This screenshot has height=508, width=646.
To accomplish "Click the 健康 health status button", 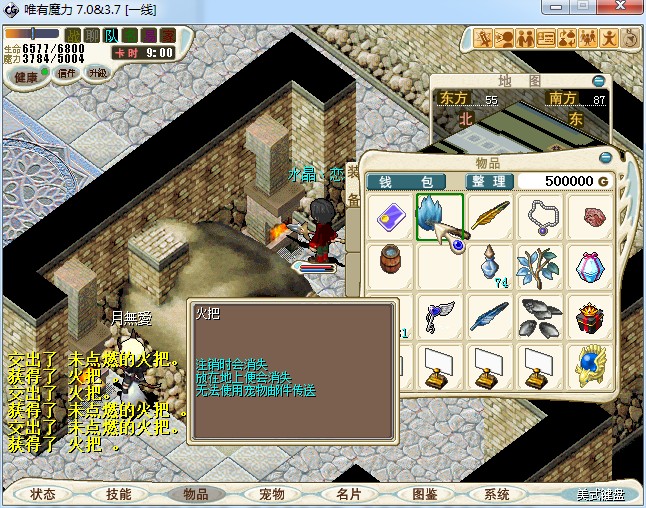I will click(x=26, y=77).
